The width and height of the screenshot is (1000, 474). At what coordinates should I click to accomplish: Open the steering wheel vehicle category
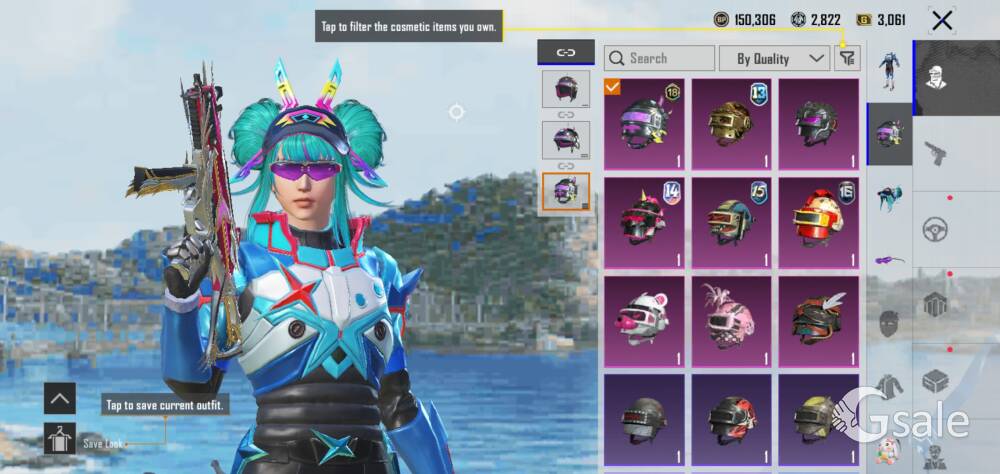937,227
